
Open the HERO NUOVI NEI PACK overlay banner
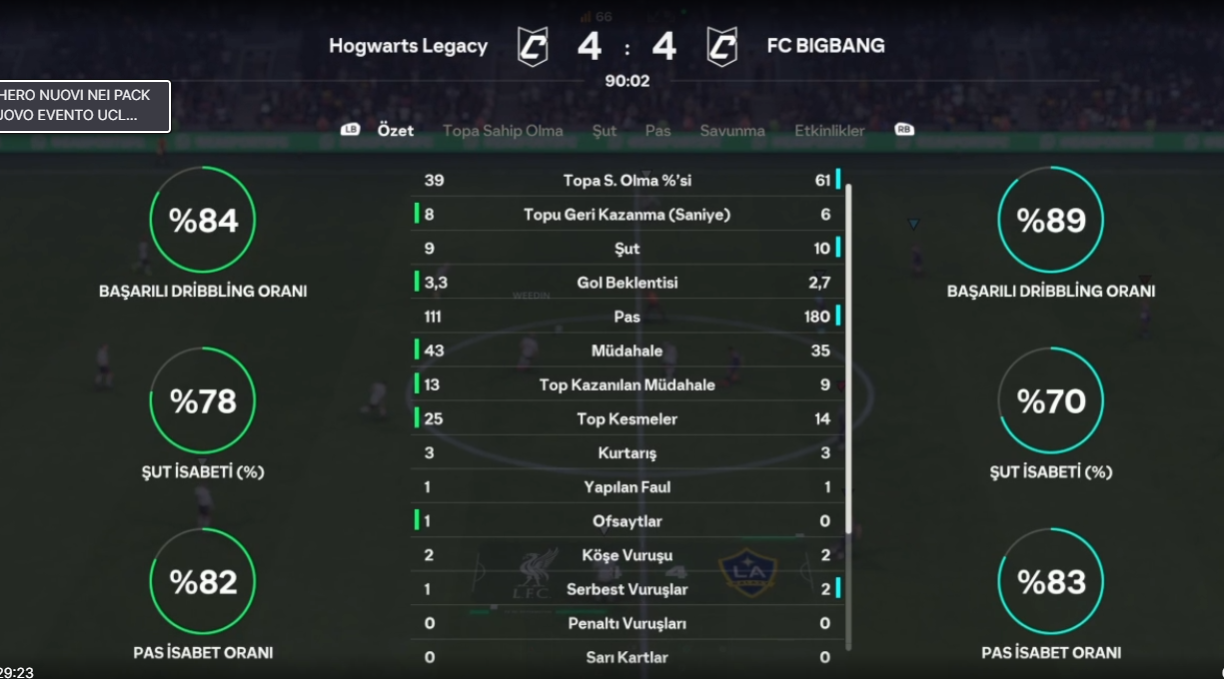[x=84, y=106]
